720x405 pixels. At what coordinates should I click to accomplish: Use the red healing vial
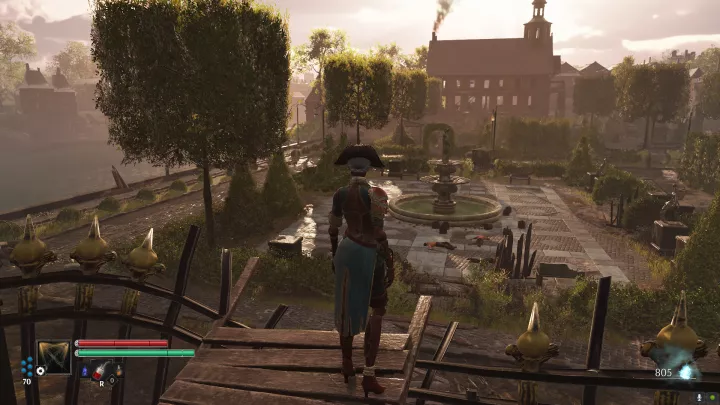pyautogui.click(x=100, y=372)
